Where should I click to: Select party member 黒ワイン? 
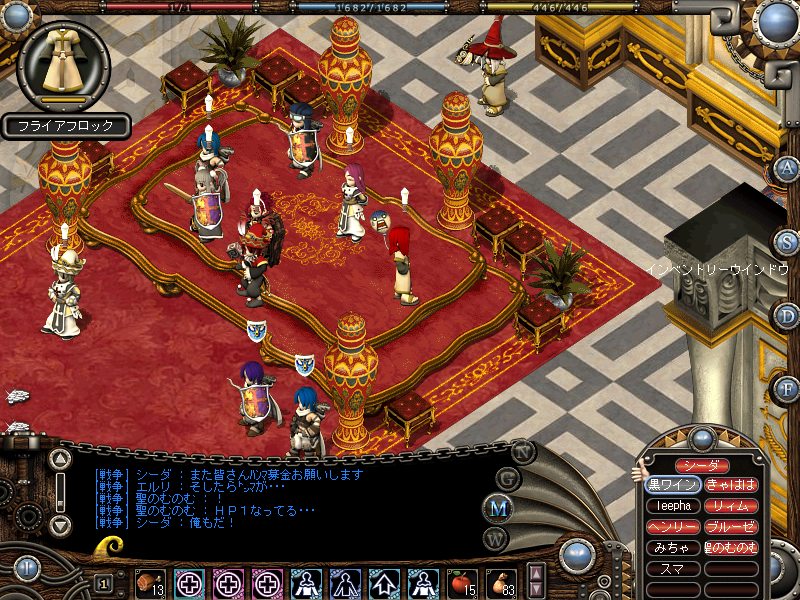pyautogui.click(x=672, y=485)
